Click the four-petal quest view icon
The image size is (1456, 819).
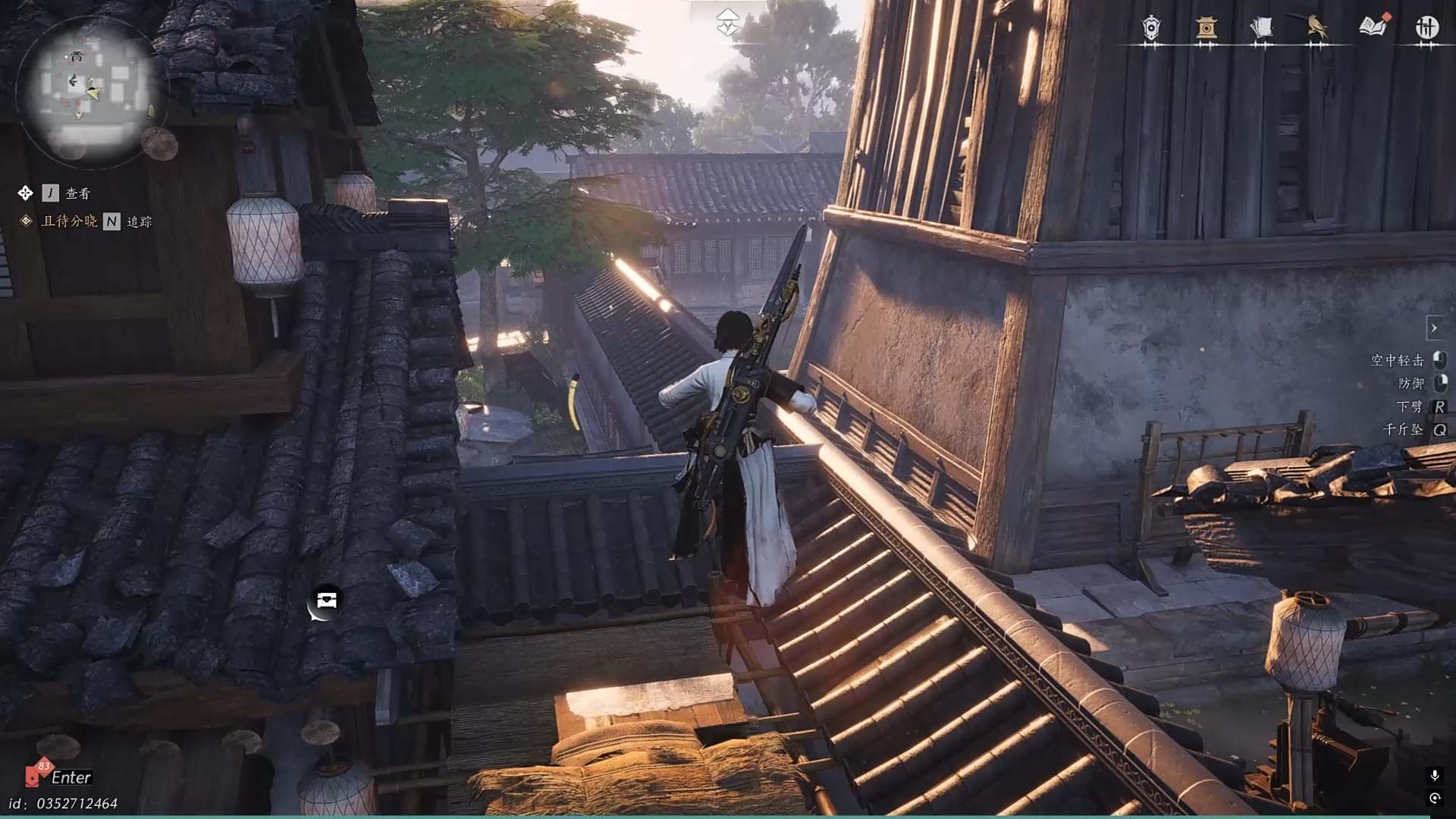coord(25,193)
